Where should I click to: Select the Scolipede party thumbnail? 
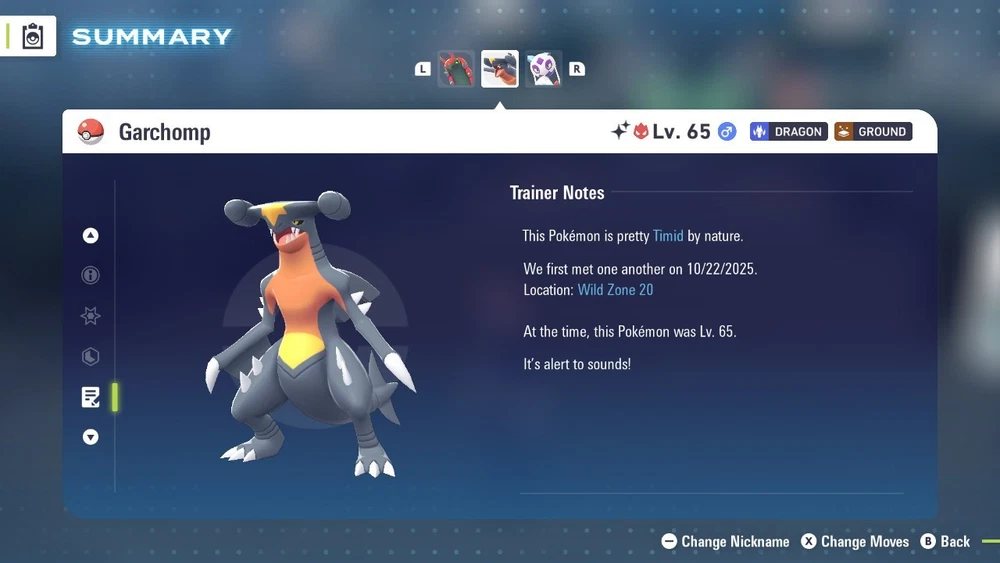pyautogui.click(x=456, y=69)
